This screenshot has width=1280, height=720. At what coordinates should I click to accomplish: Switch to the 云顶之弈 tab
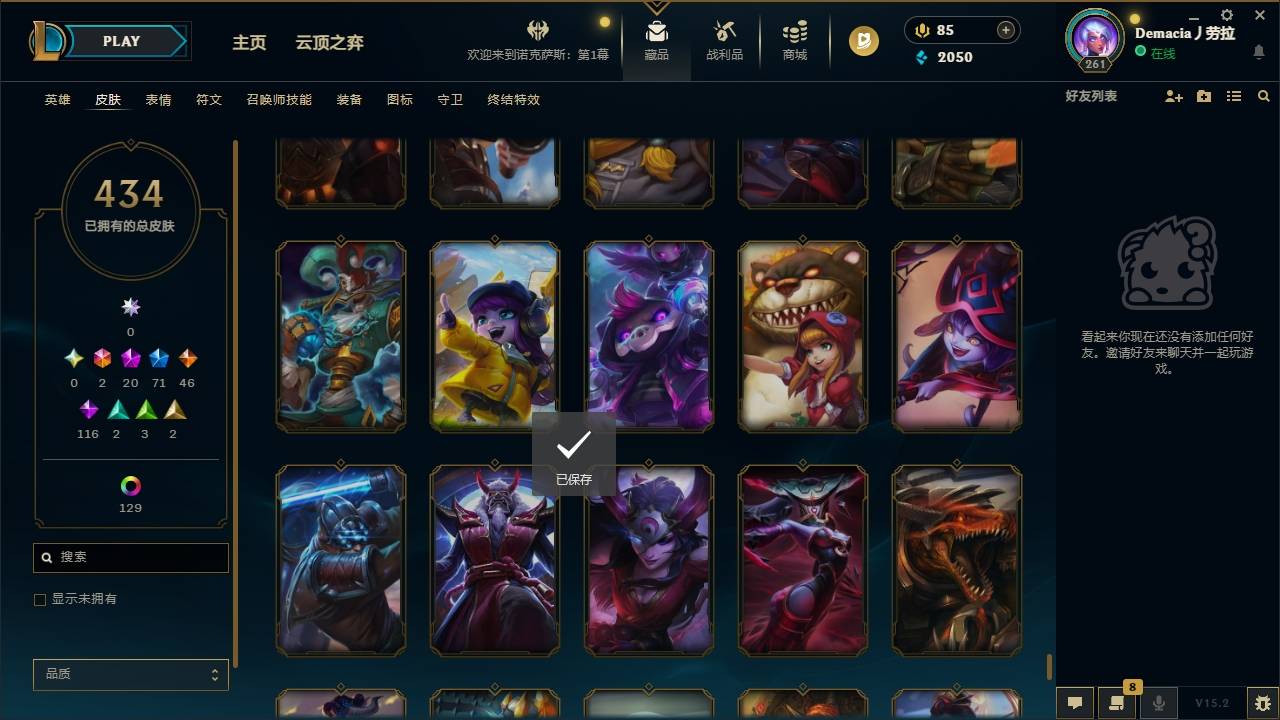pos(331,42)
